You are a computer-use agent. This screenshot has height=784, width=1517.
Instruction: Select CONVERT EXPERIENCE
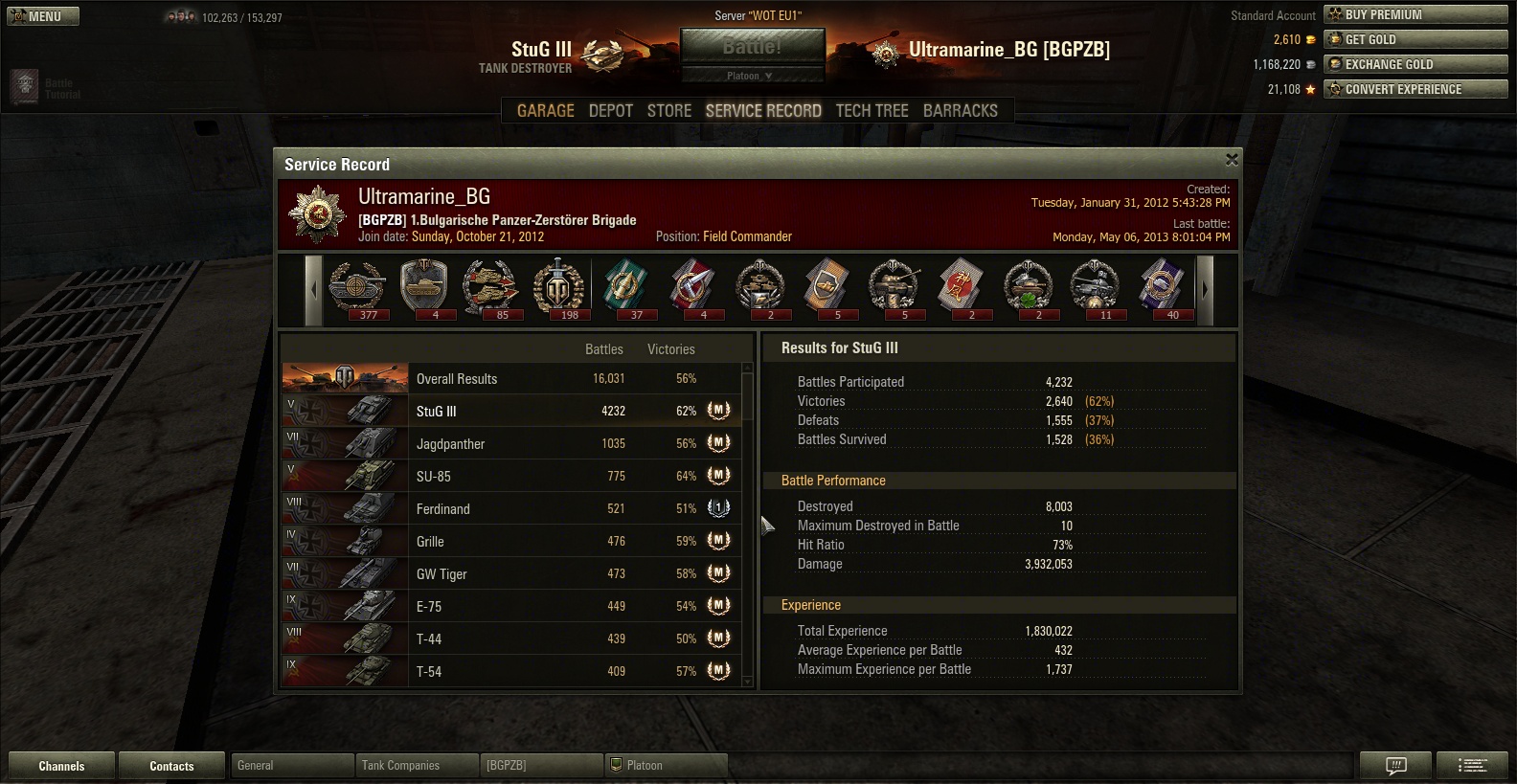click(x=1415, y=89)
